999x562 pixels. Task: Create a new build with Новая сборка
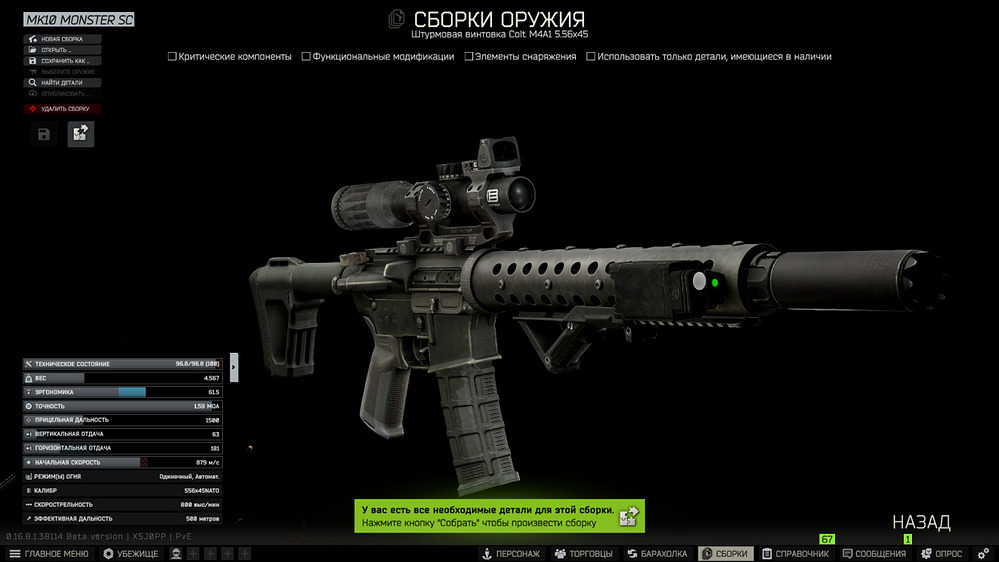coord(62,39)
